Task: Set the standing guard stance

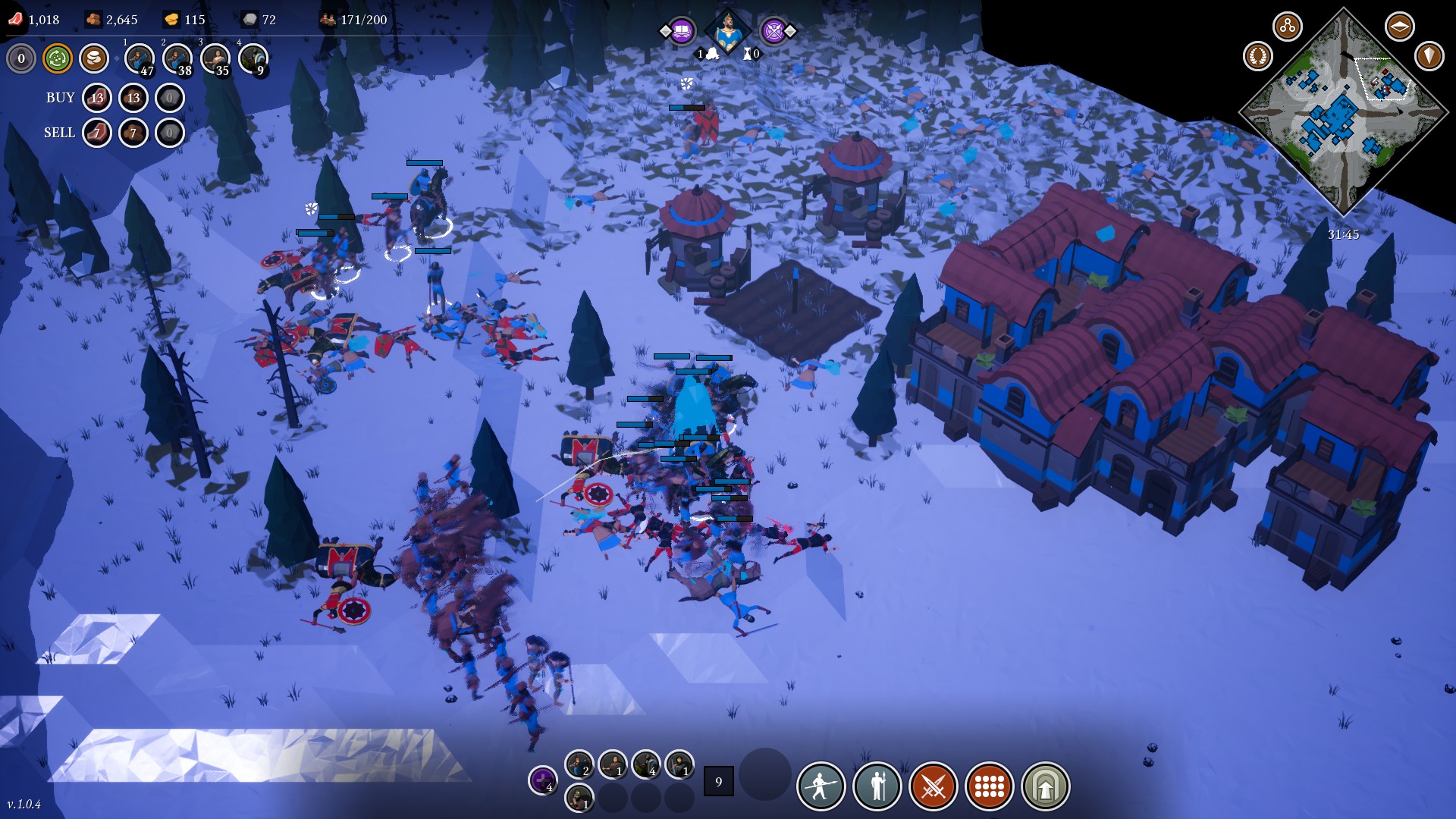Action: pyautogui.click(x=877, y=786)
